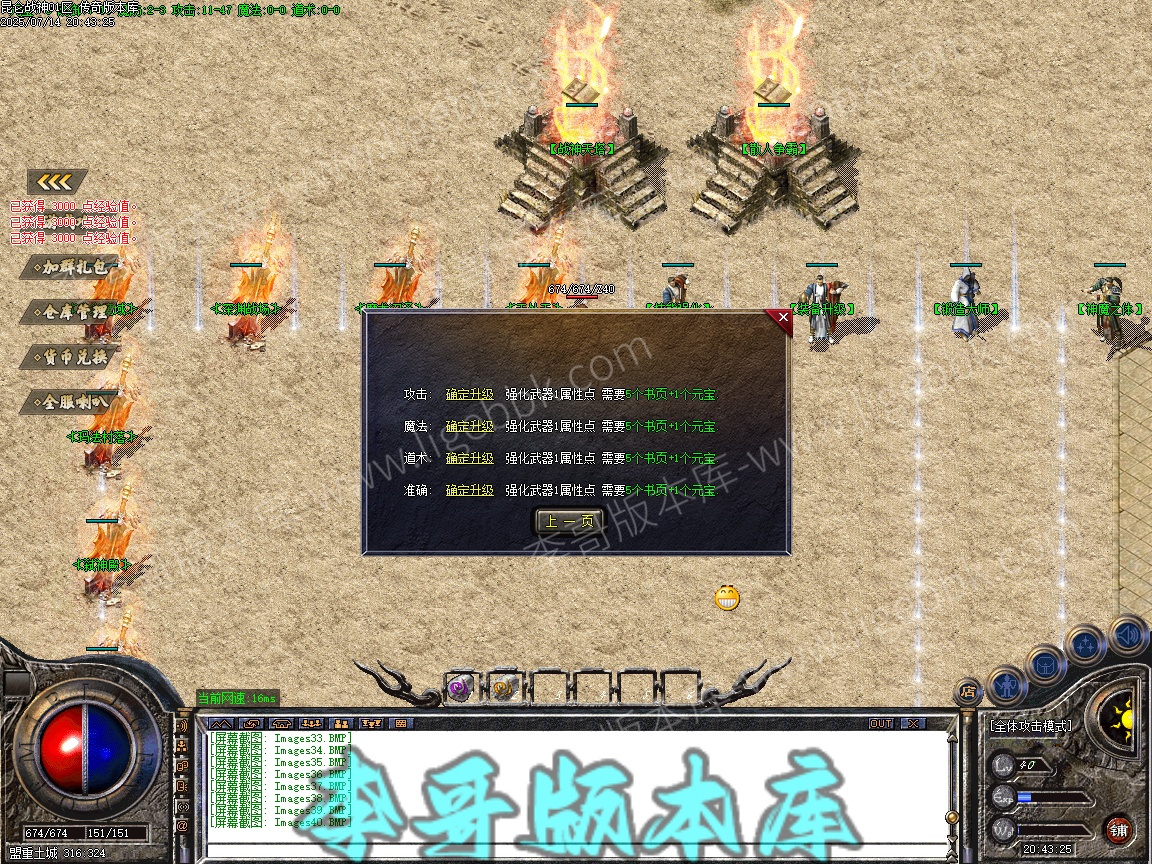Click the chat text input line
1152x864 pixels.
pyautogui.click(x=575, y=850)
